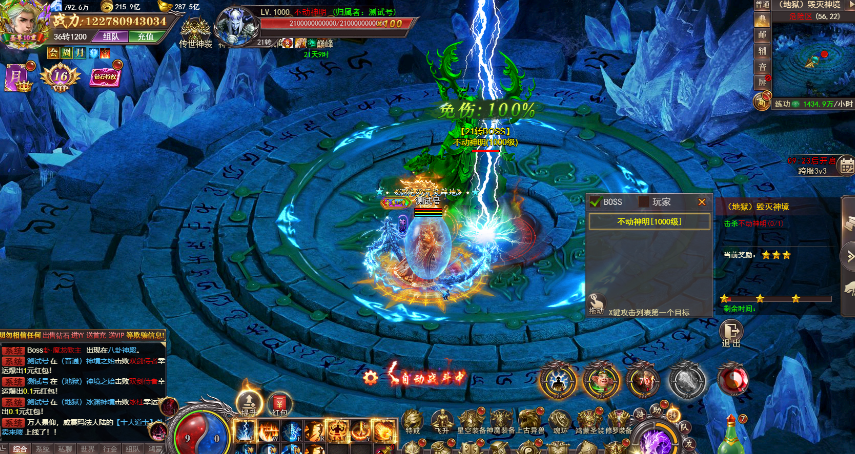Click the green 充值 recharge button

tap(145, 35)
